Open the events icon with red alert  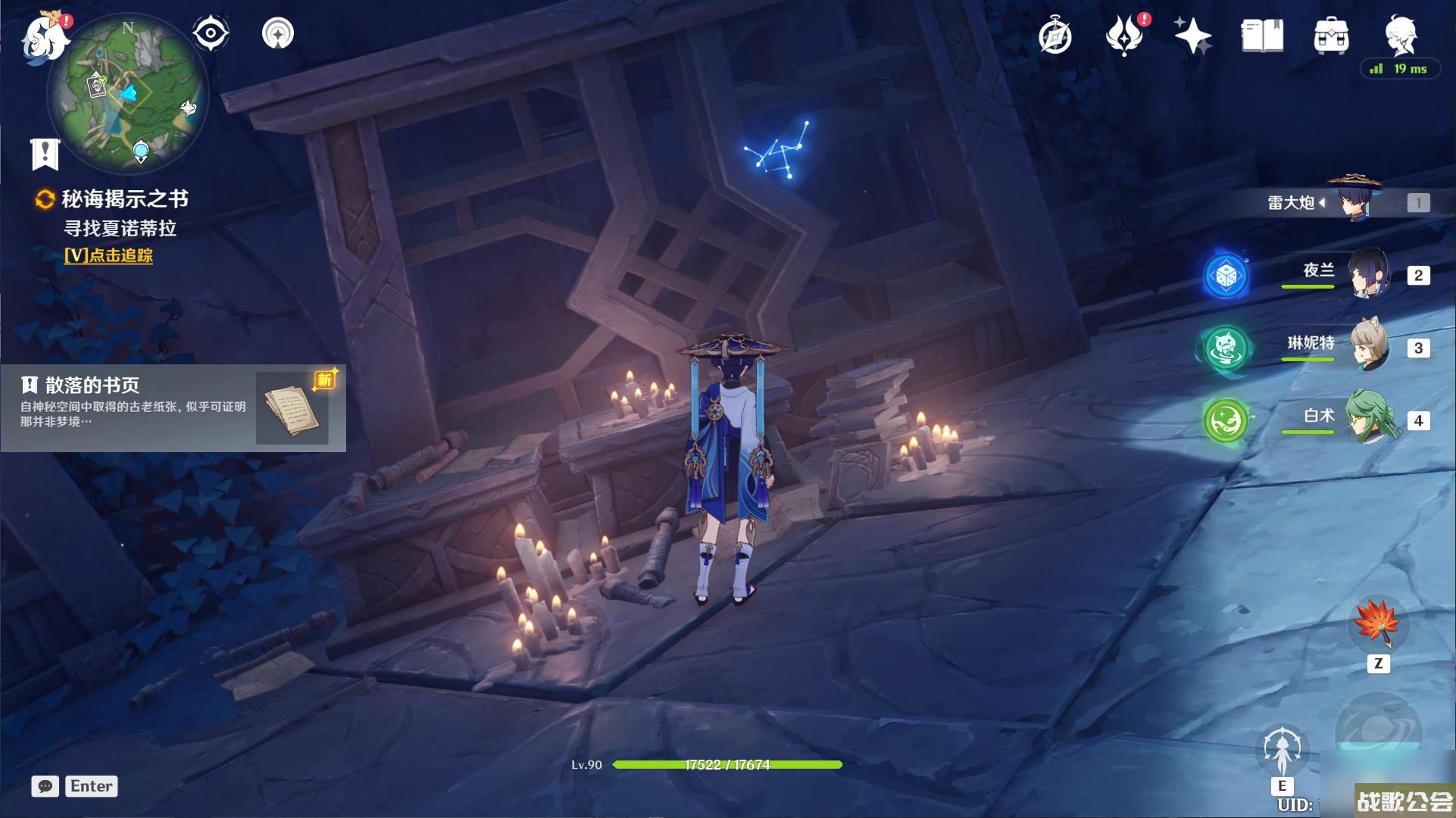pos(1125,36)
